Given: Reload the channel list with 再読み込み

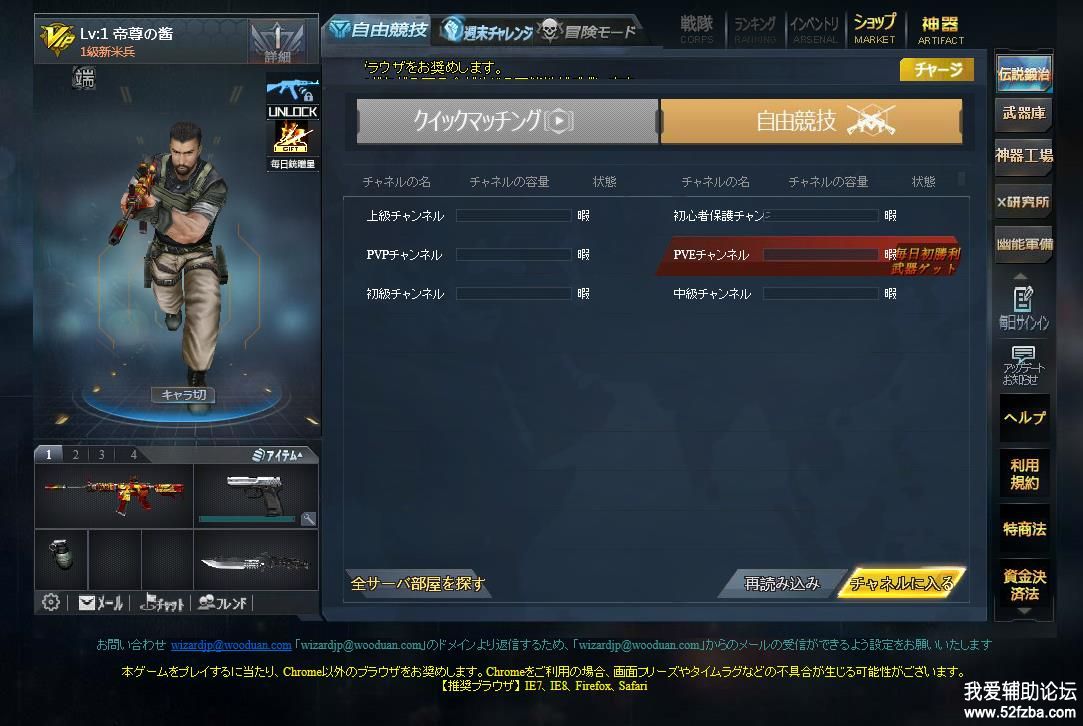Looking at the screenshot, I should tap(782, 583).
